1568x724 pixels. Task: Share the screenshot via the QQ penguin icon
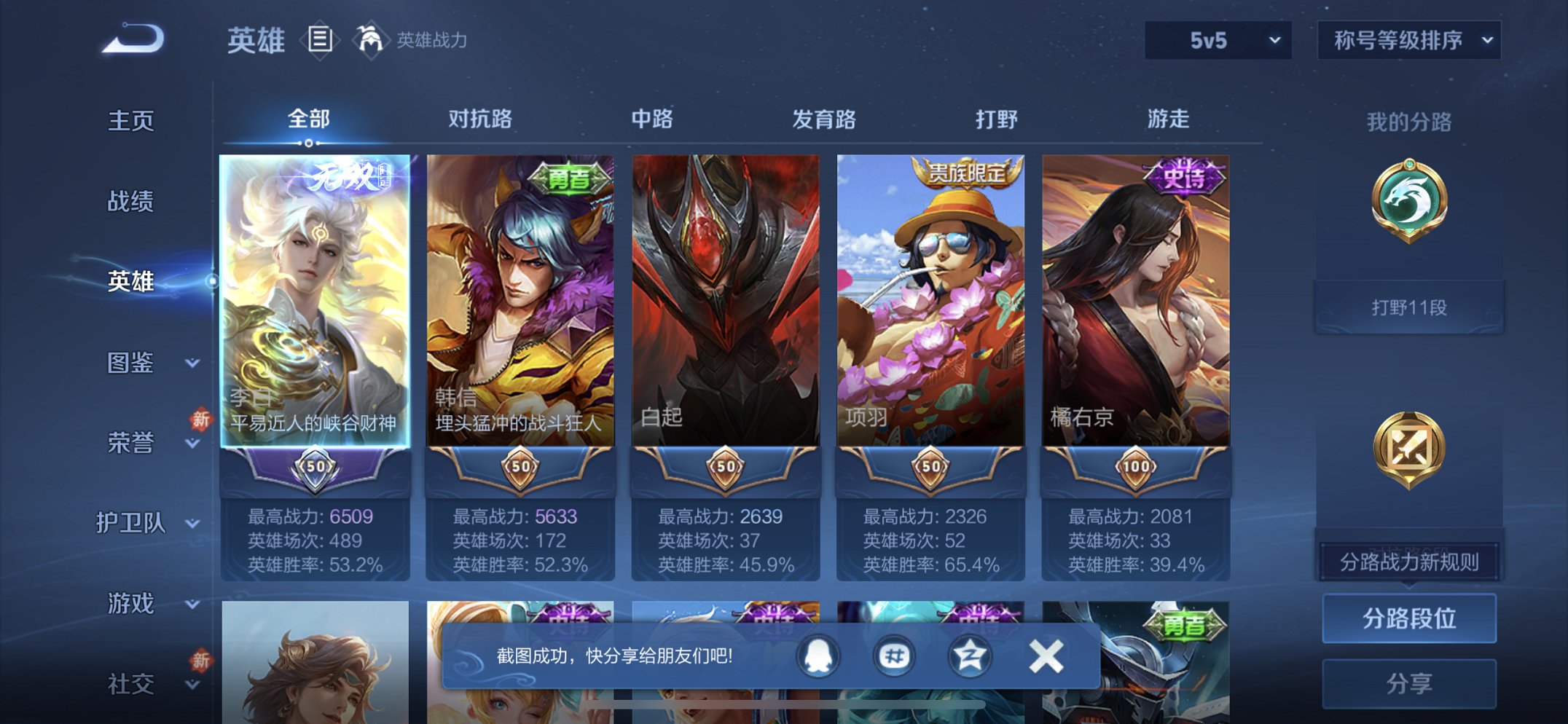(817, 655)
